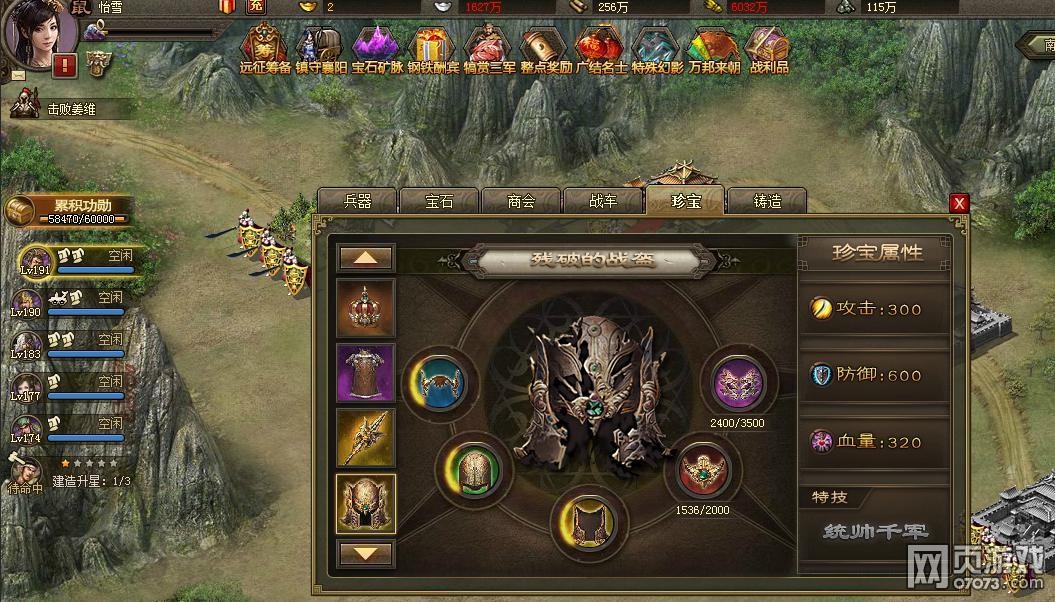Choose the purple armor treasure
This screenshot has width=1055, height=602.
(366, 373)
